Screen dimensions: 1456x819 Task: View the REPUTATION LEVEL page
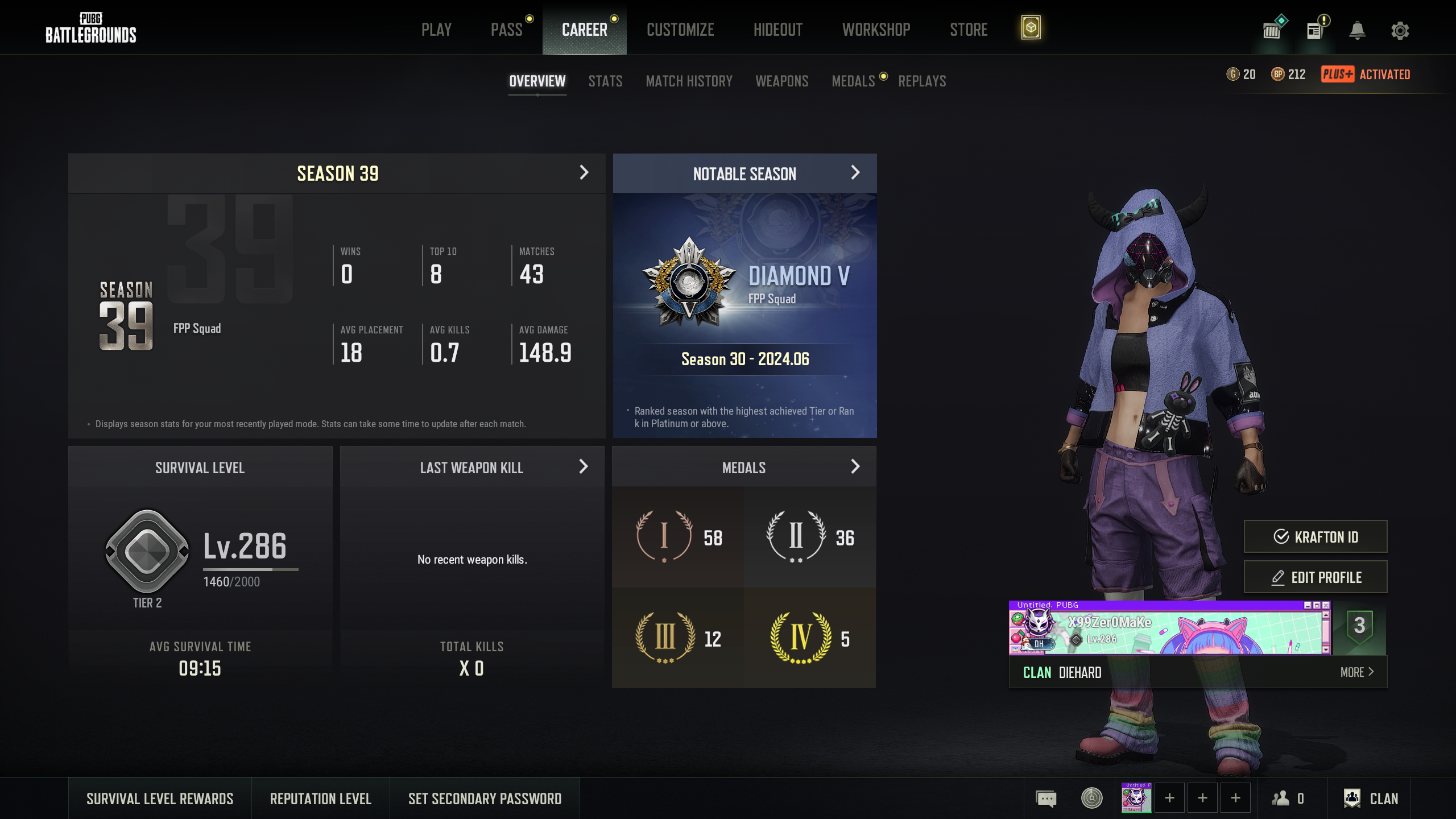pyautogui.click(x=321, y=799)
